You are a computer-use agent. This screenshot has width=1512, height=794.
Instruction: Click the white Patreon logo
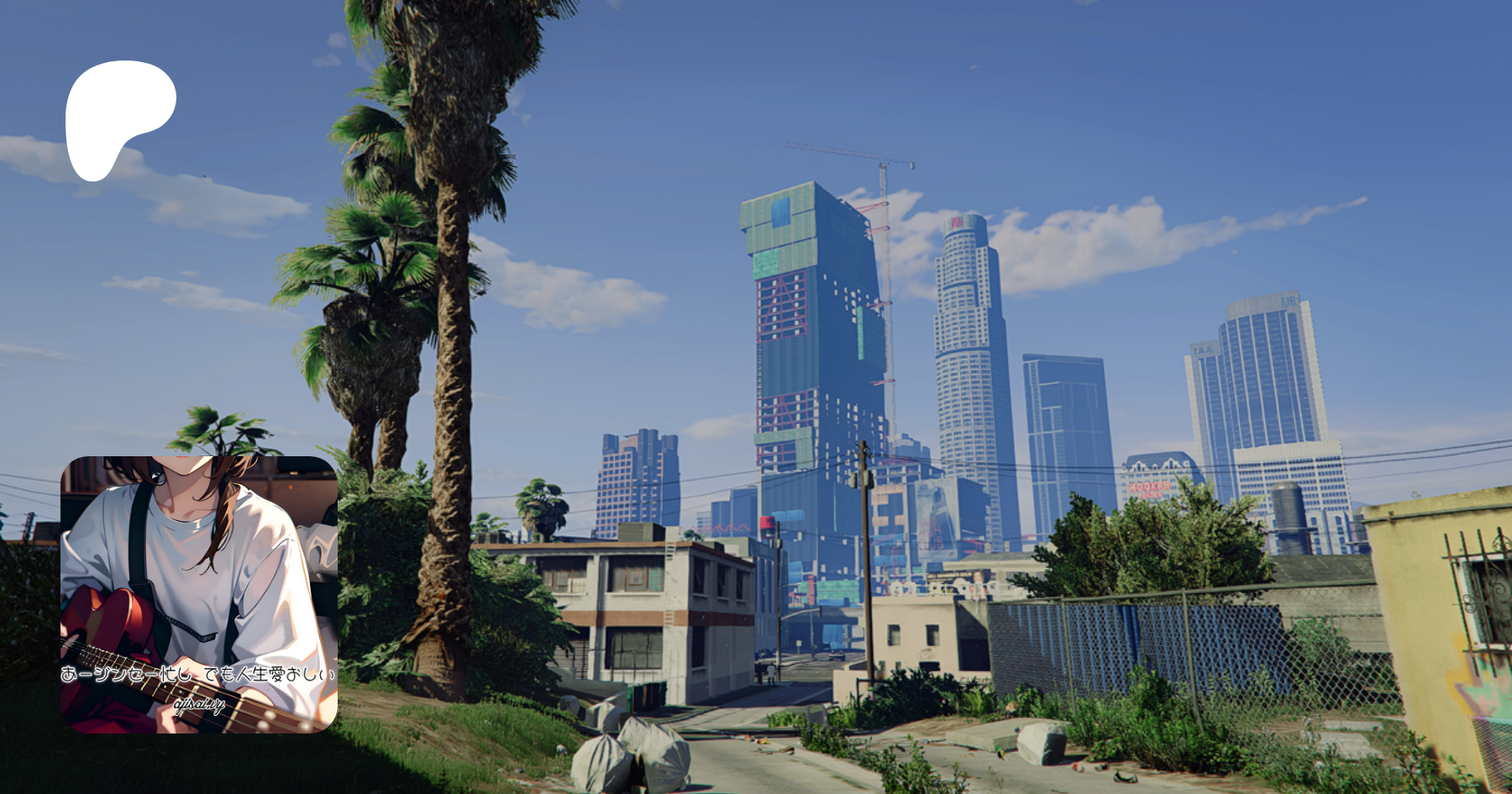tap(118, 118)
